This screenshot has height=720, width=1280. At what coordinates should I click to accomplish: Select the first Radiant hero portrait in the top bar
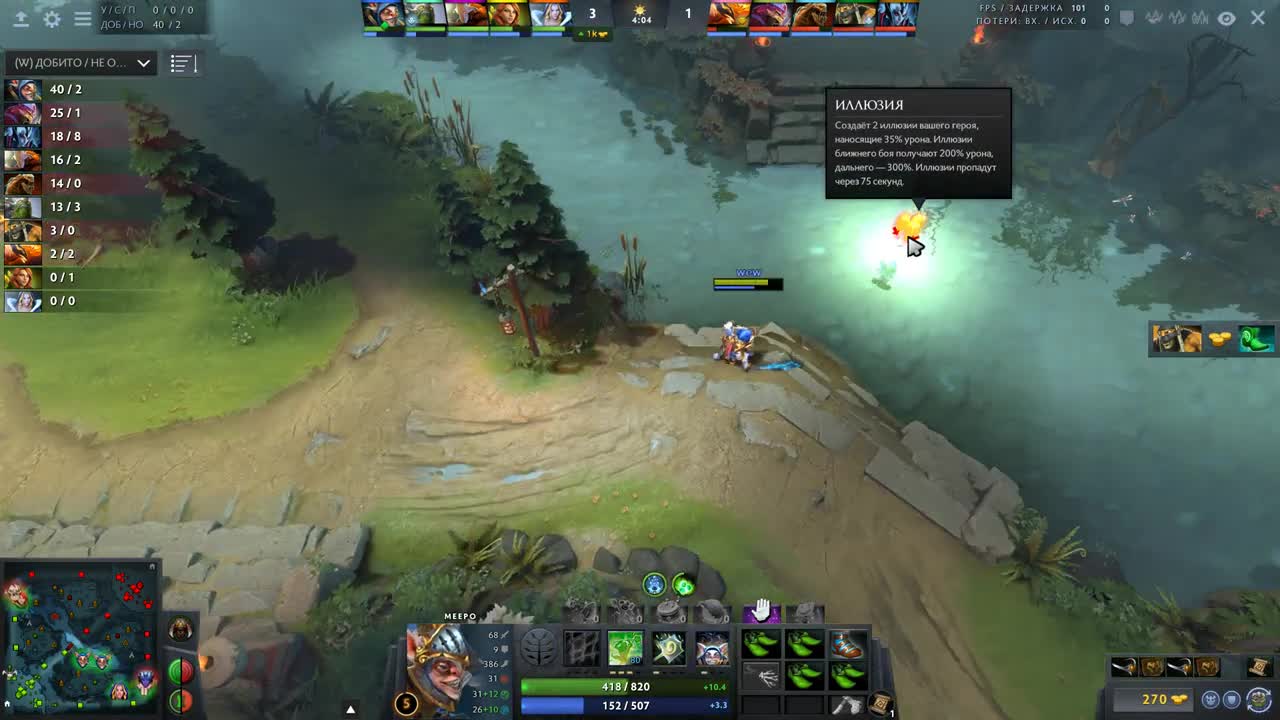pos(381,14)
